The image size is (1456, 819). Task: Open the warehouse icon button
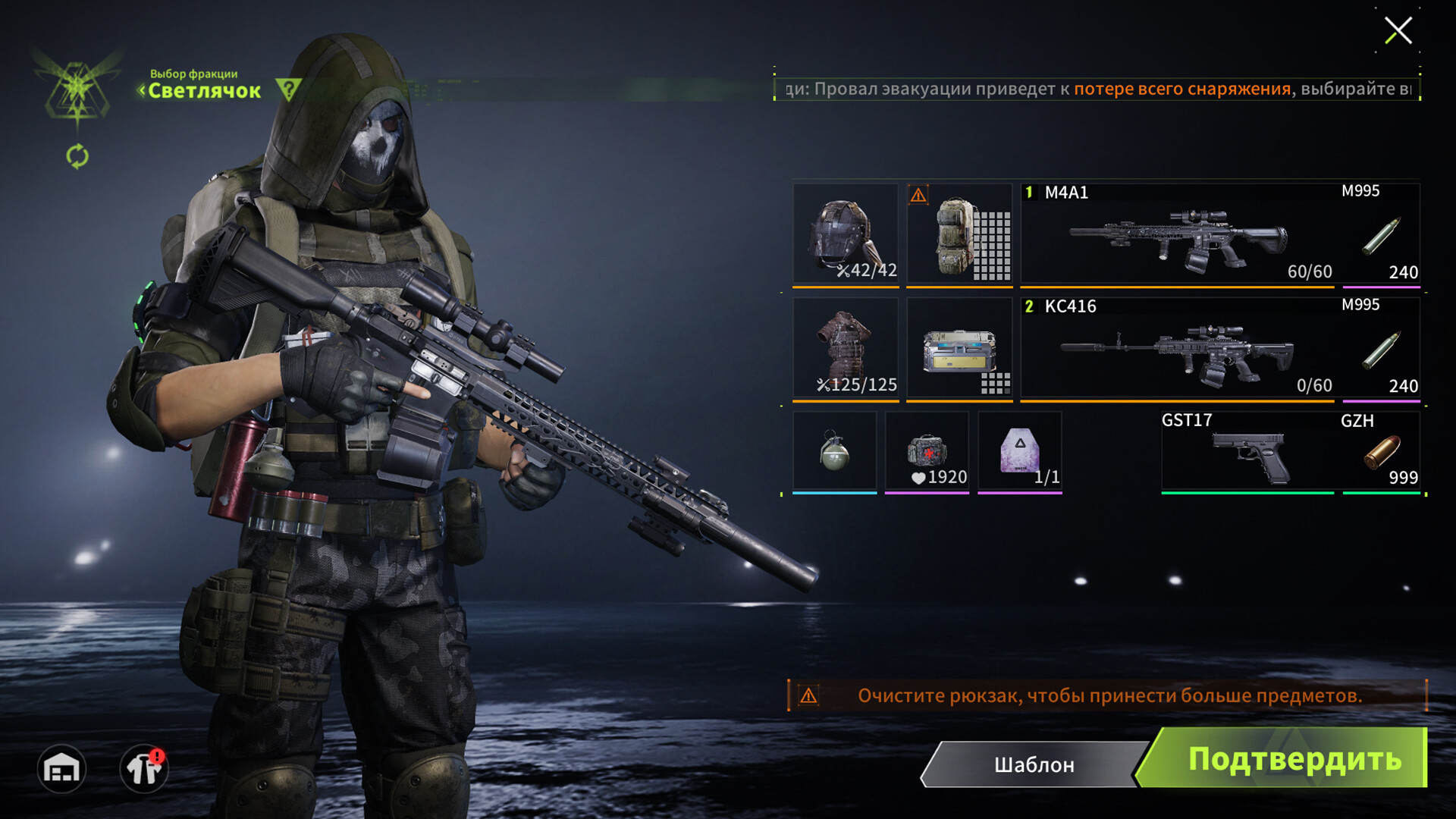pos(61,769)
